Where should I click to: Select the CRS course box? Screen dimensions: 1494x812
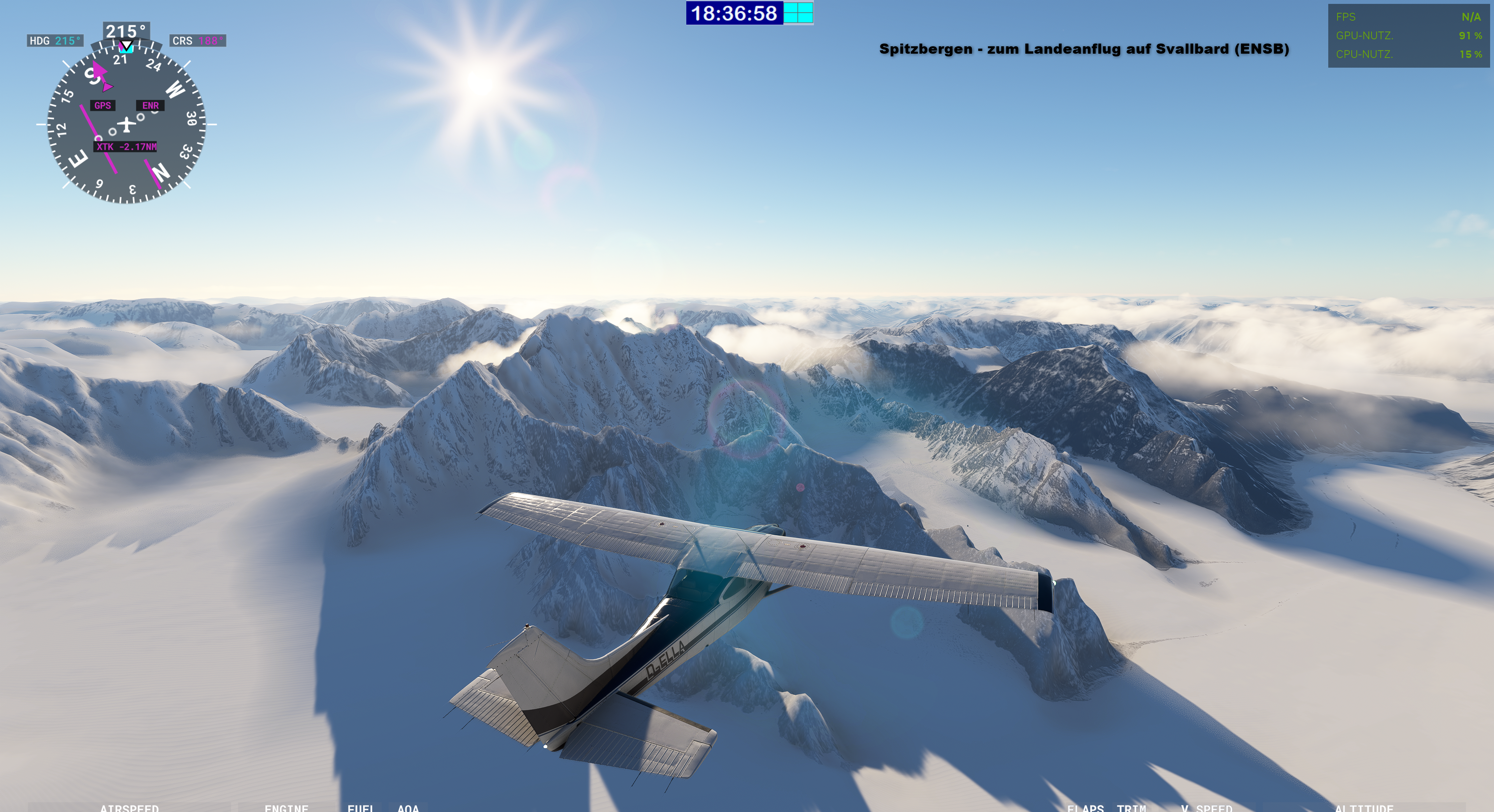coord(198,40)
